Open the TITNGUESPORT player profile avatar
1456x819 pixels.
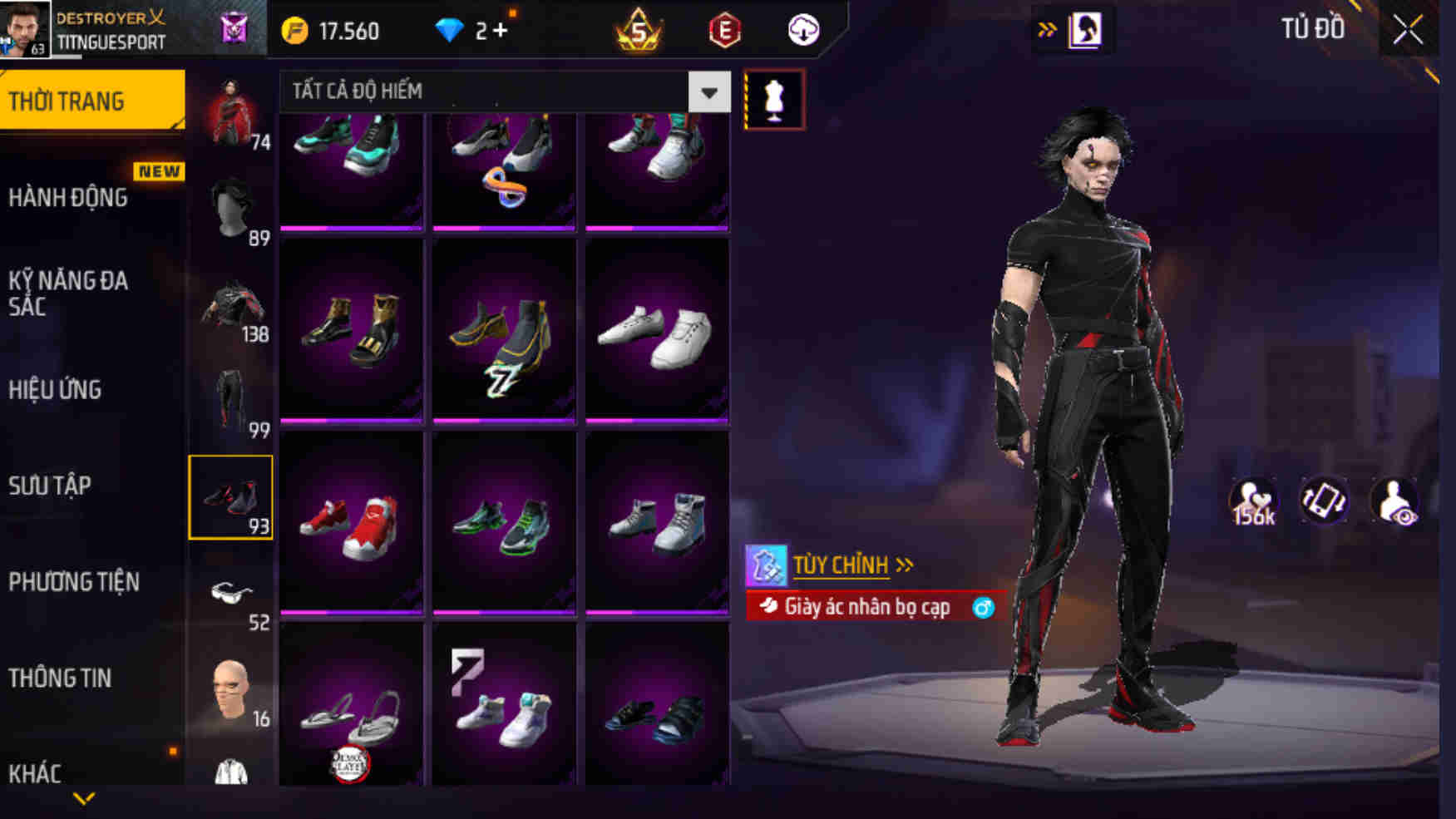click(x=25, y=30)
